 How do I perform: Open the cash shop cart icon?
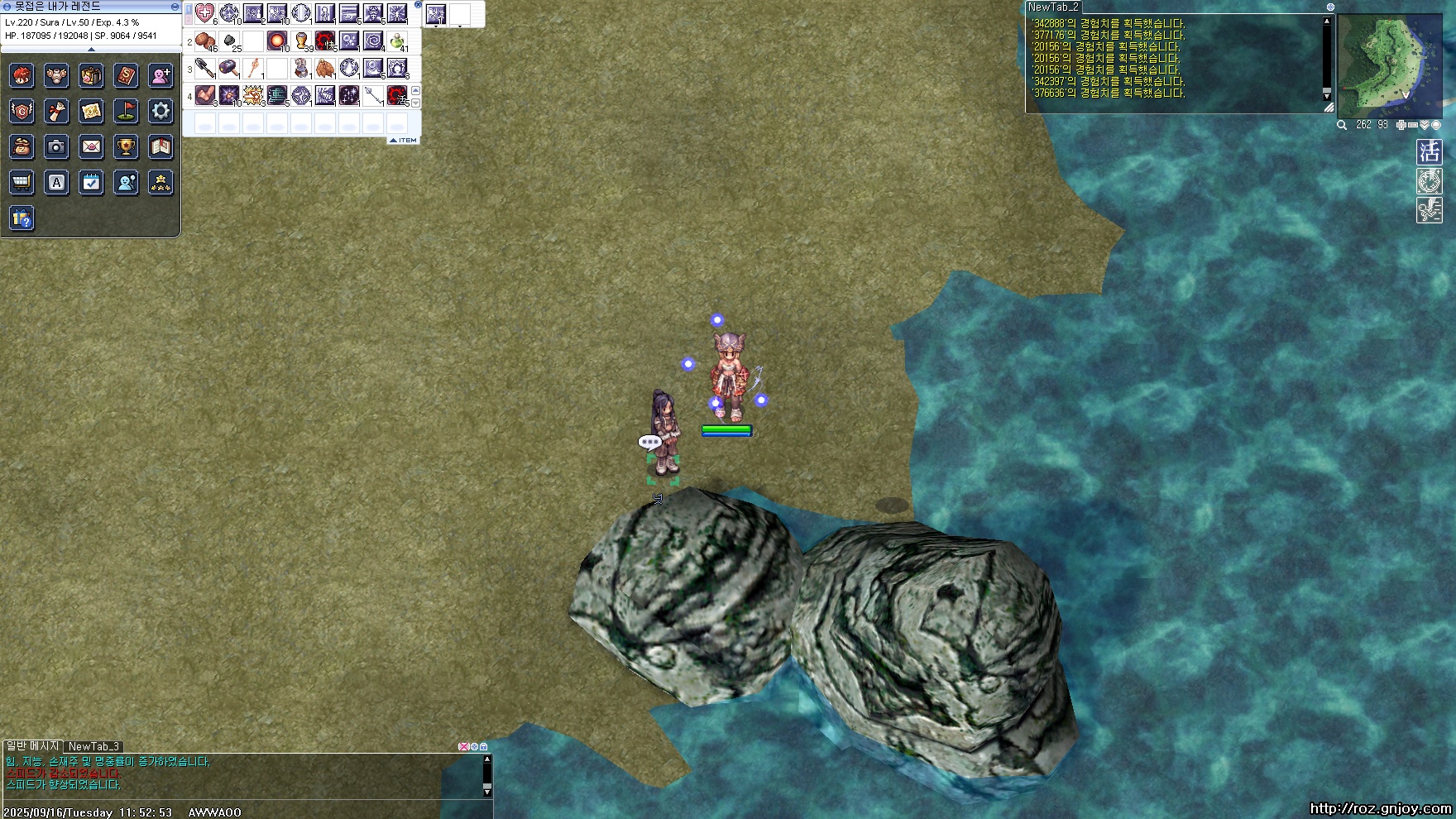(x=22, y=182)
